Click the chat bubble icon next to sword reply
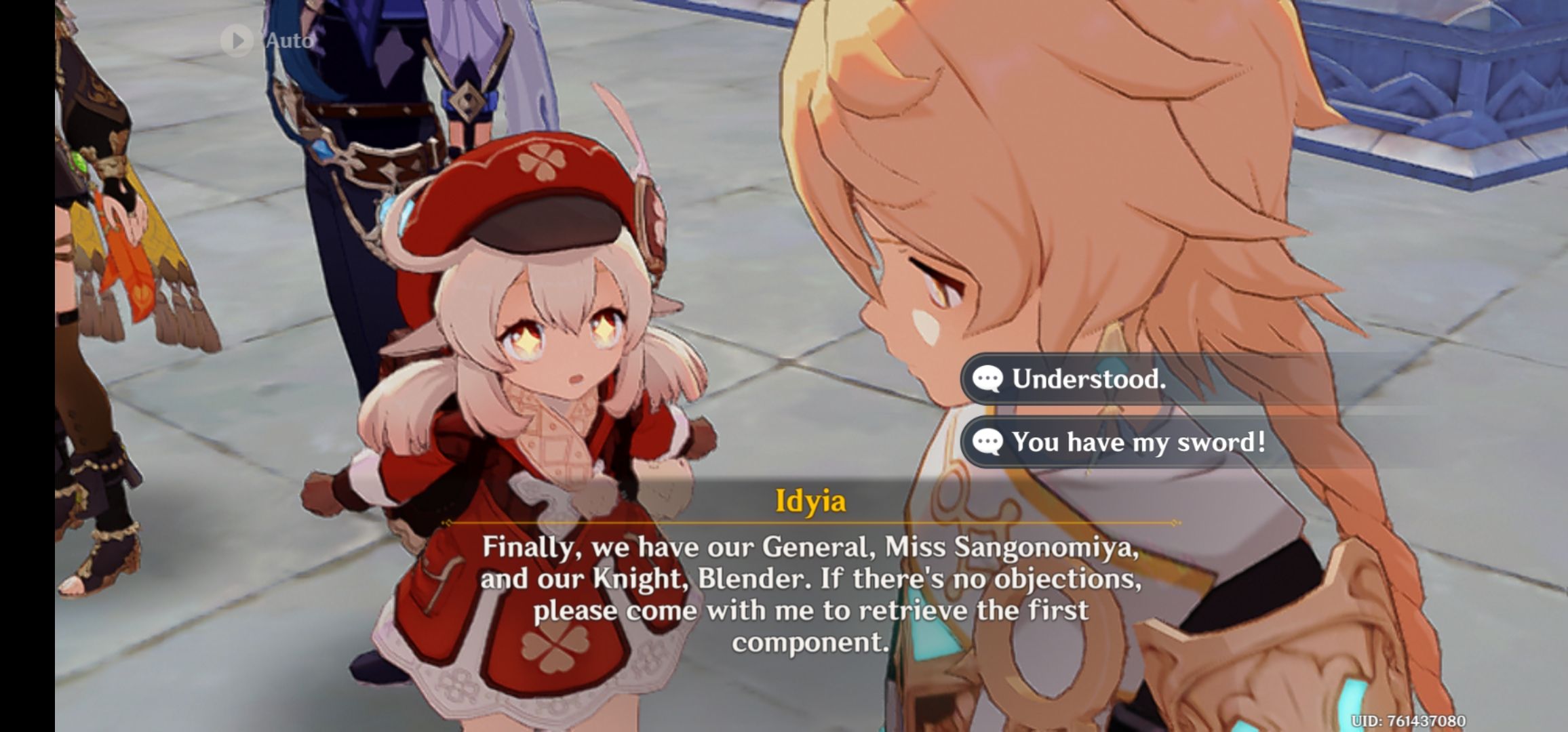1568x732 pixels. click(x=989, y=442)
